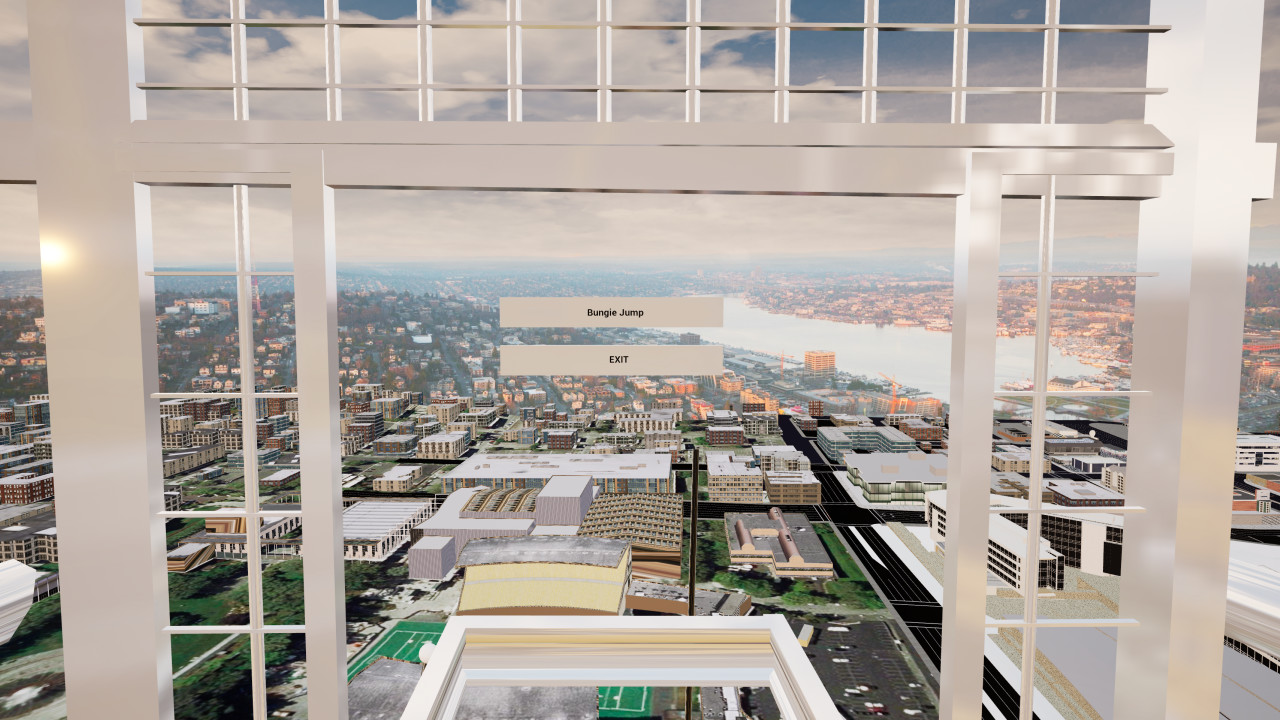
Task: Select the EXIT menu option
Action: [x=616, y=356]
